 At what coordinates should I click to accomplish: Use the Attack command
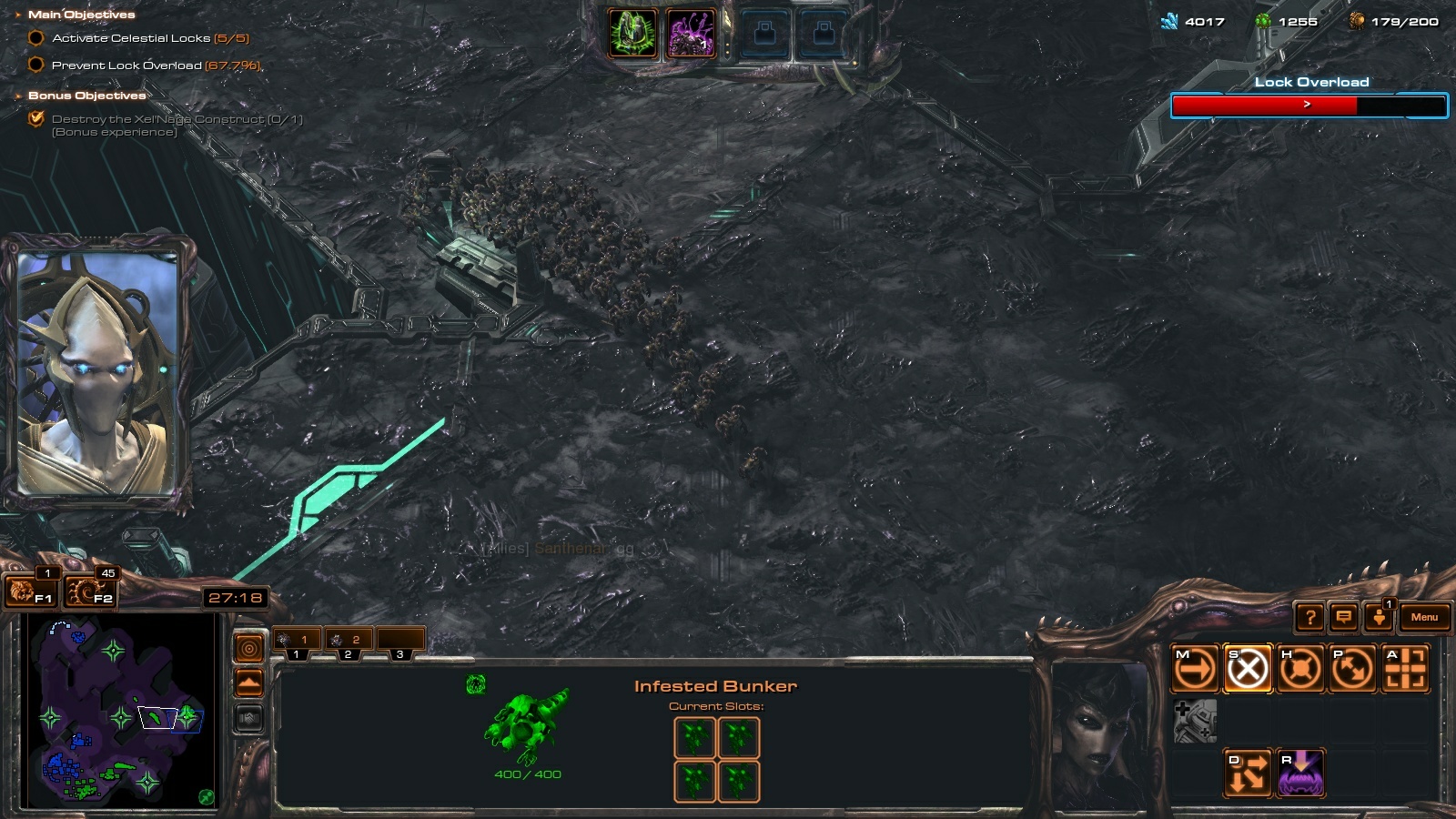[x=1405, y=670]
